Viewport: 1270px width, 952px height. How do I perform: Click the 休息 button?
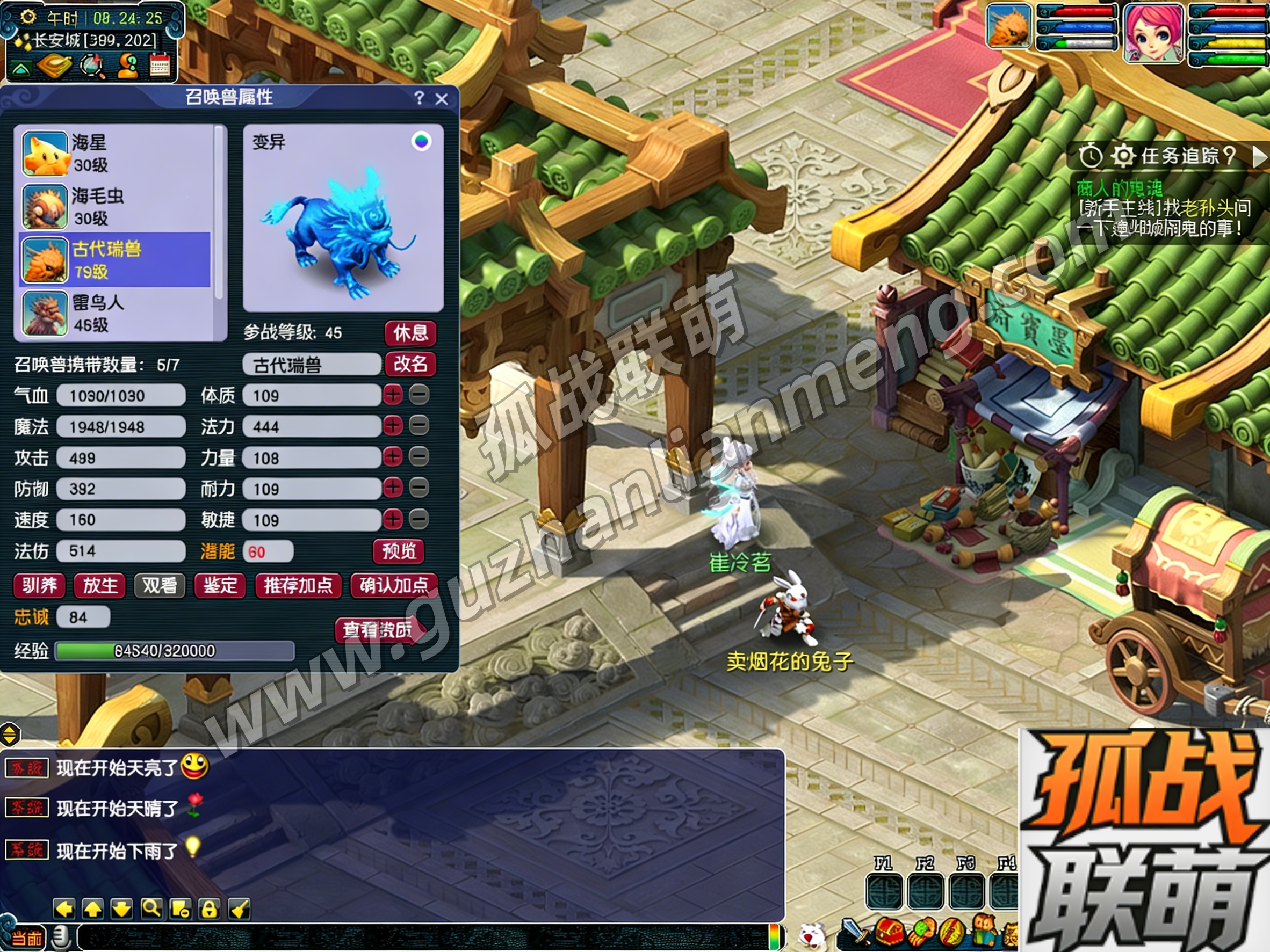pyautogui.click(x=410, y=333)
